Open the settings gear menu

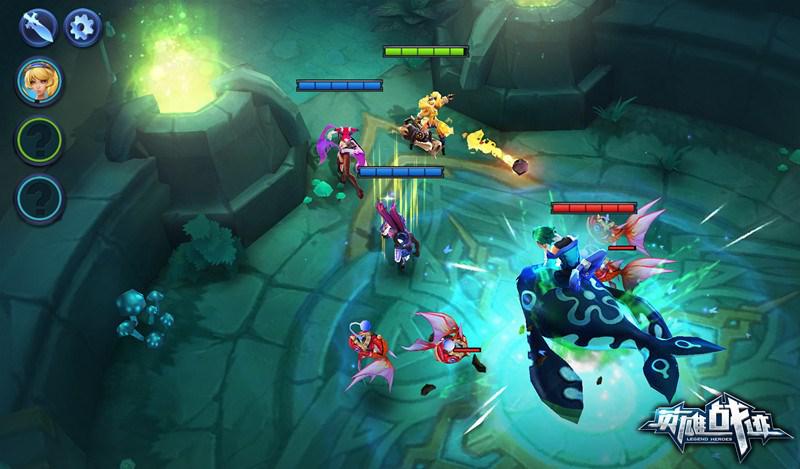(83, 26)
